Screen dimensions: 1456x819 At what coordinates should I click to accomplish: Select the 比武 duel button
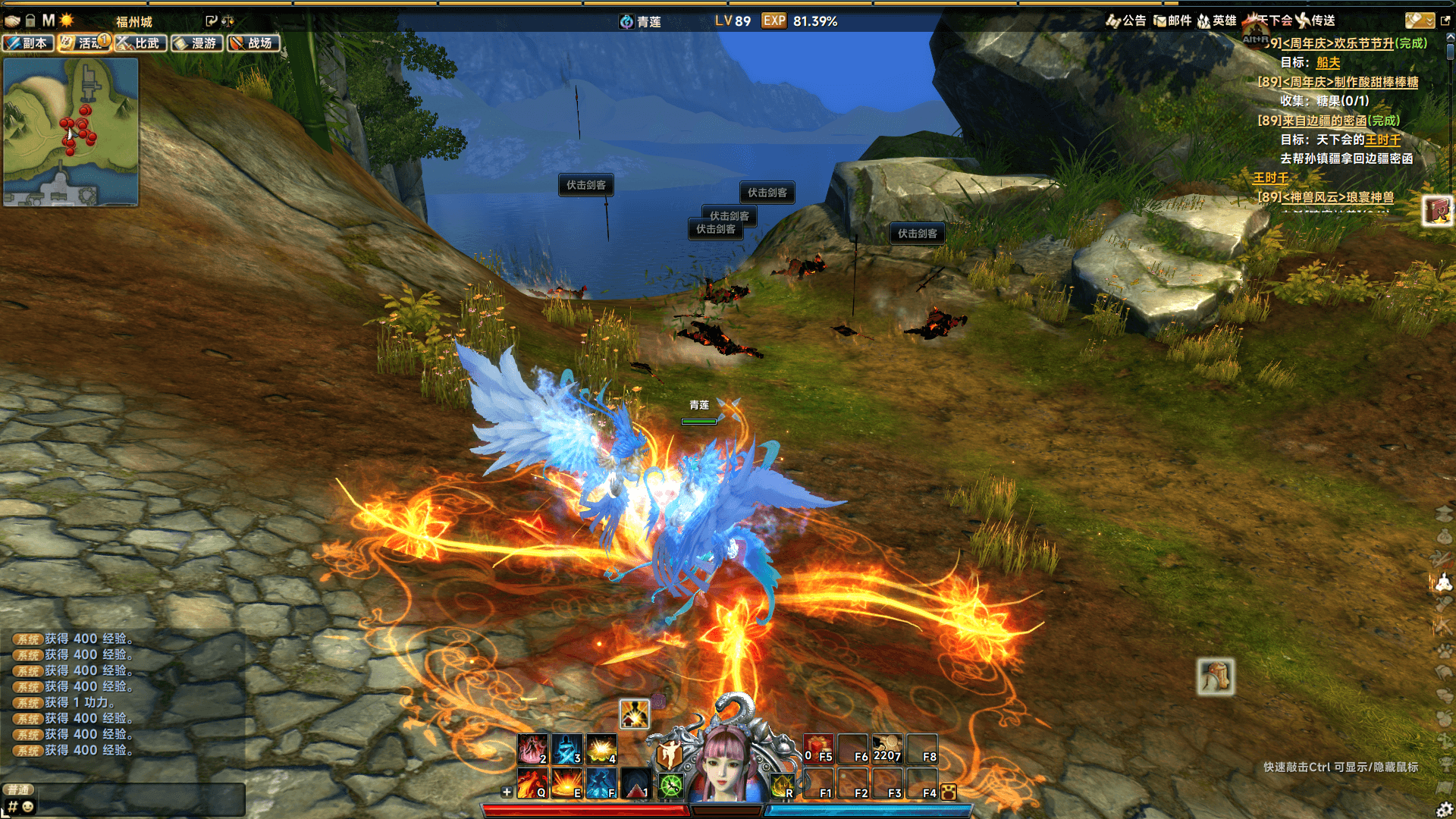point(140,43)
